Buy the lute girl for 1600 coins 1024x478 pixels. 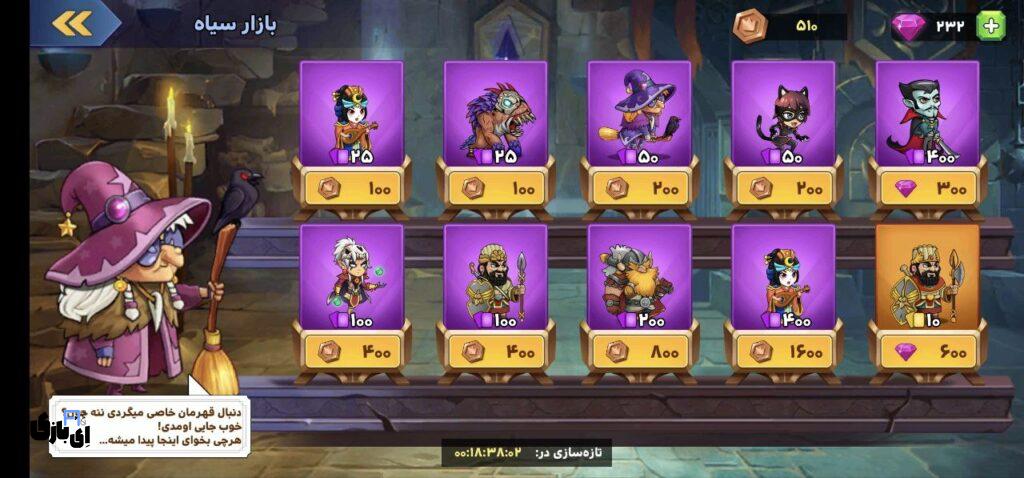point(783,351)
